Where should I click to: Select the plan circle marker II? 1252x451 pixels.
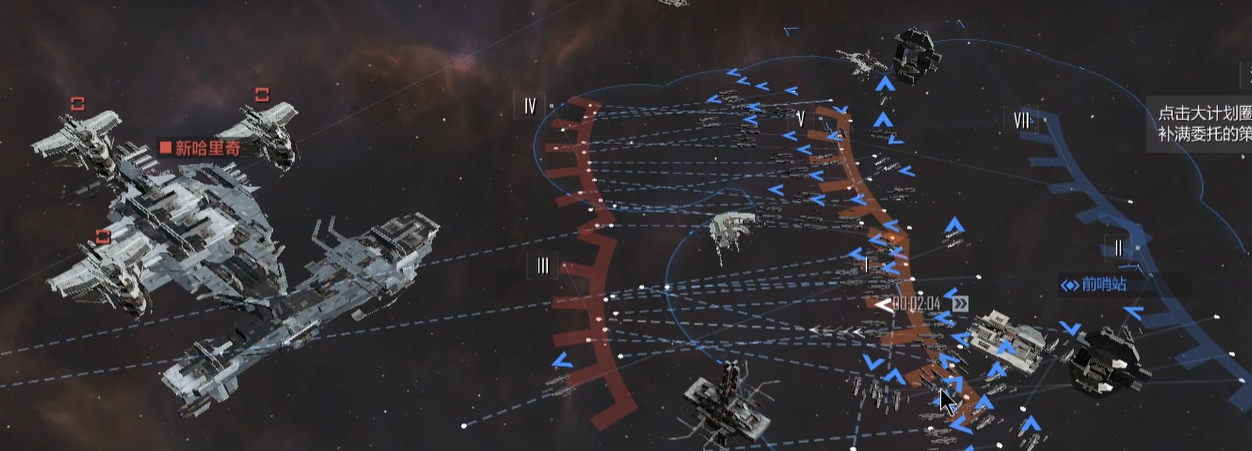(1118, 247)
